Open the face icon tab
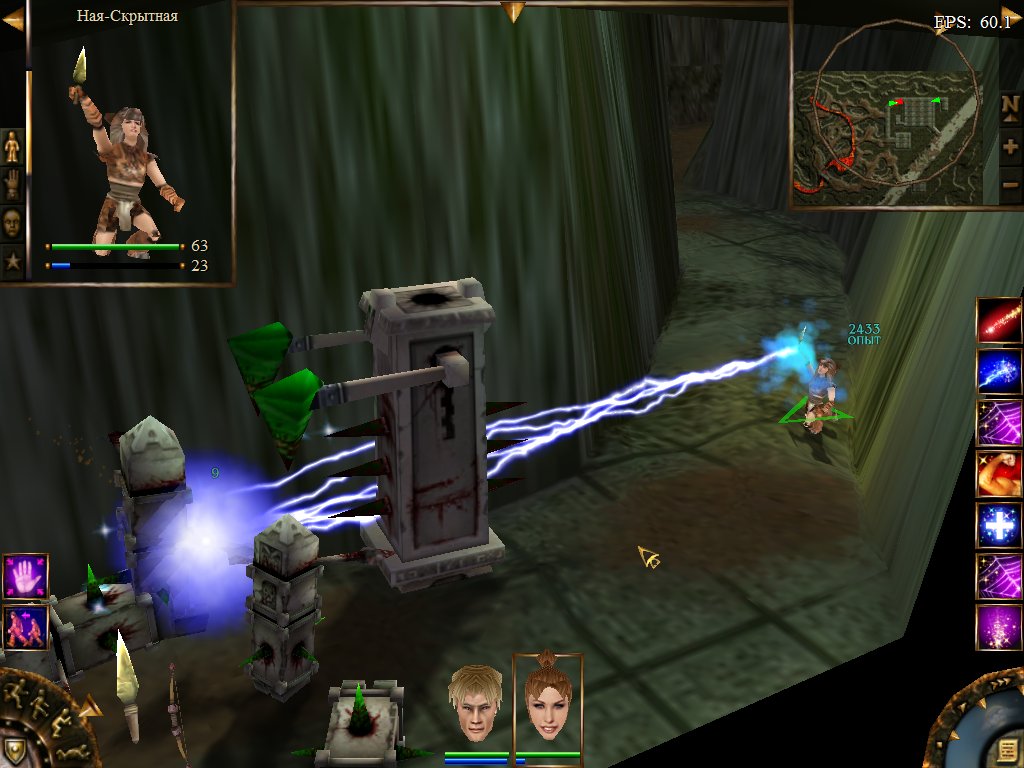The image size is (1024, 768). pos(12,222)
